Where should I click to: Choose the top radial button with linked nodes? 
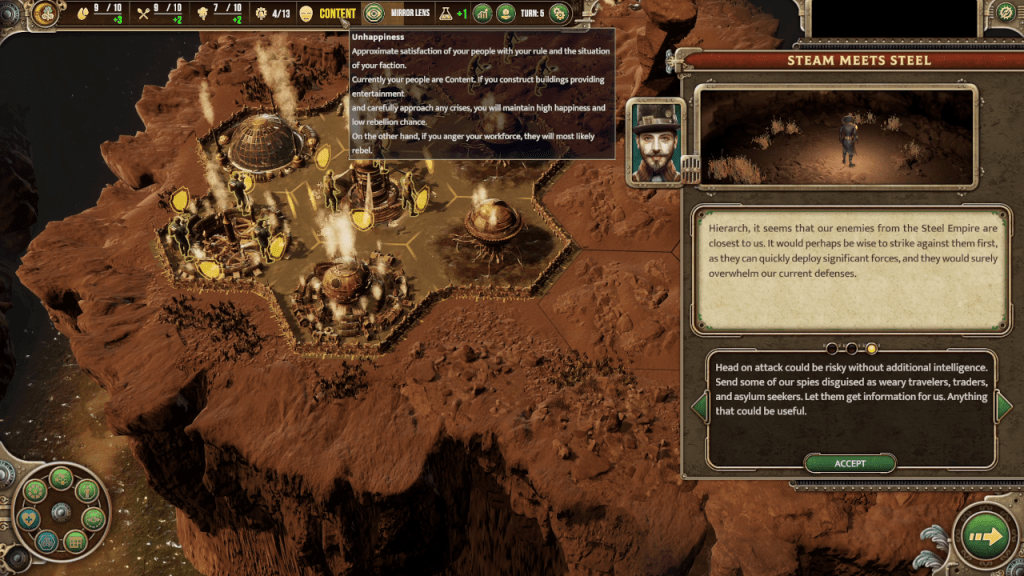[x=60, y=477]
